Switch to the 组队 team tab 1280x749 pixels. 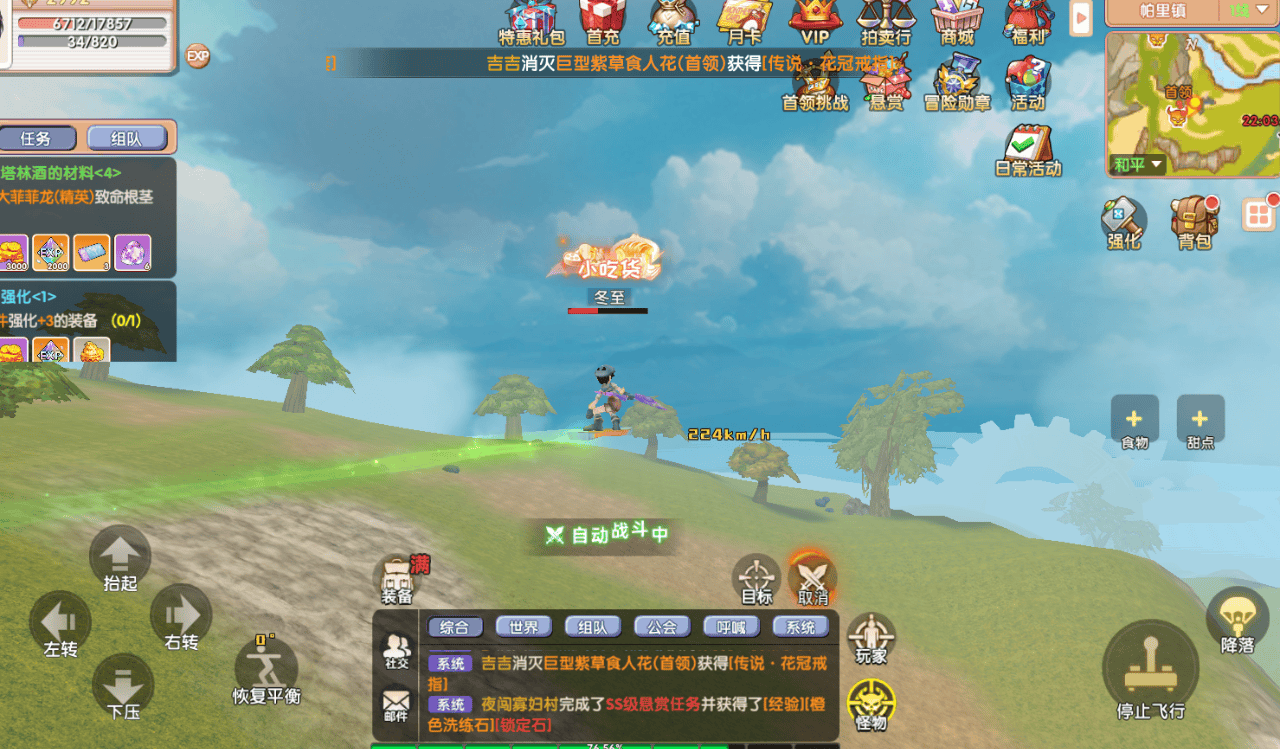click(x=126, y=139)
